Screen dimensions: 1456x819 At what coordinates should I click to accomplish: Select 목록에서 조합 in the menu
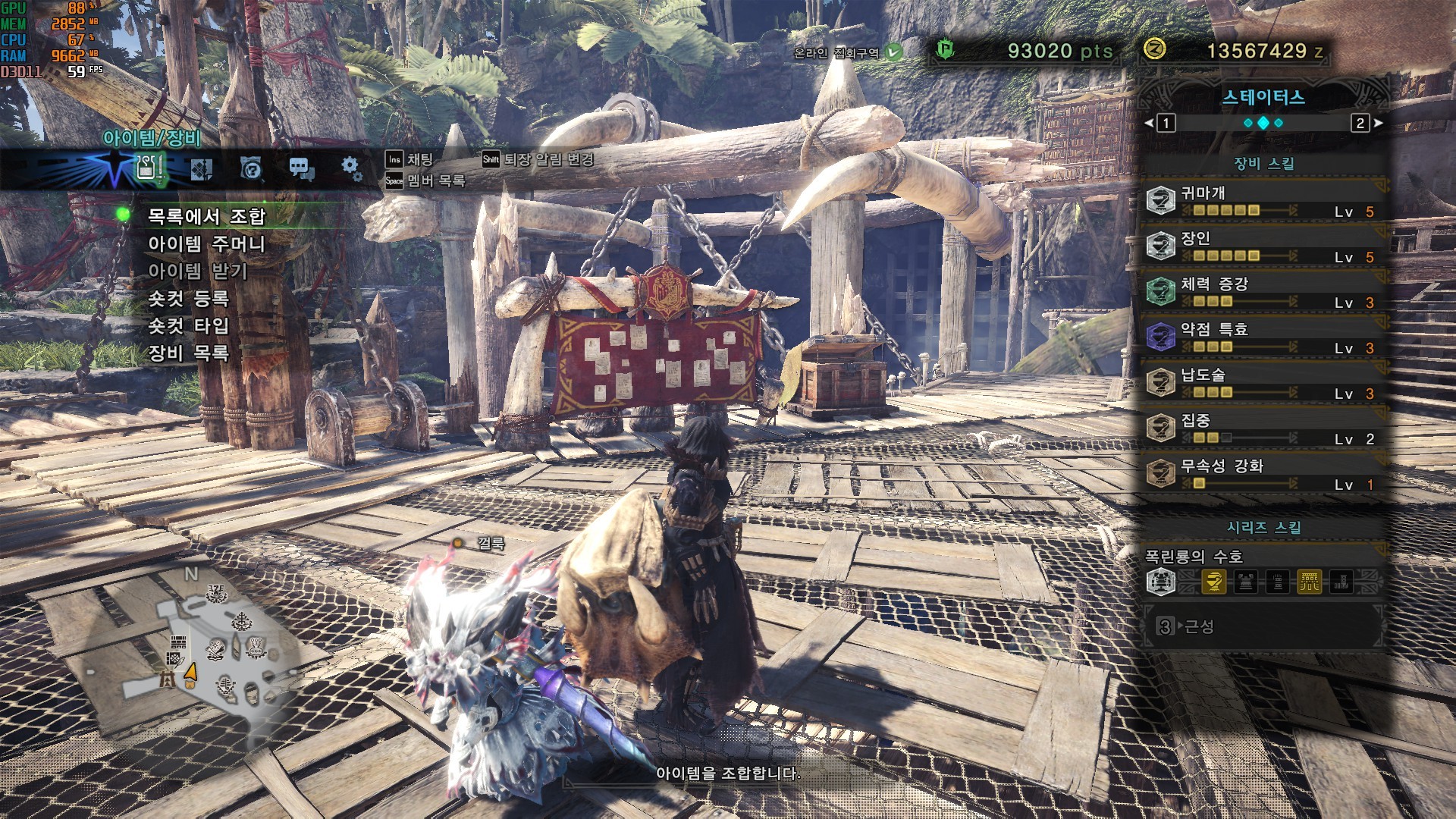[206, 217]
